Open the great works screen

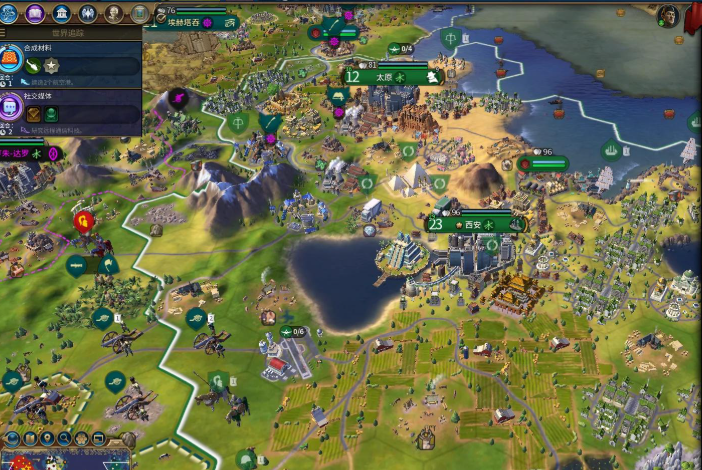(x=138, y=13)
